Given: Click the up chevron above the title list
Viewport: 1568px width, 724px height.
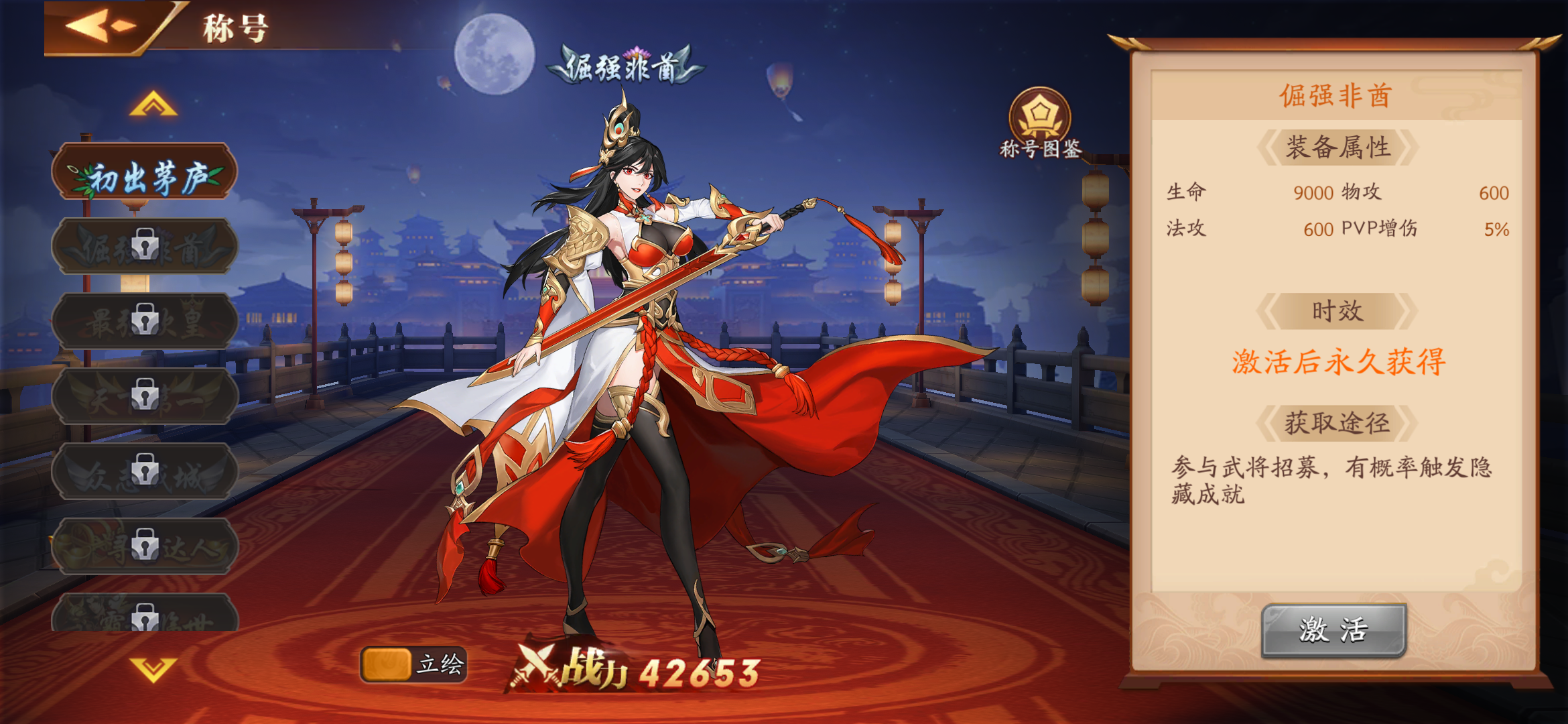Looking at the screenshot, I should [x=153, y=104].
